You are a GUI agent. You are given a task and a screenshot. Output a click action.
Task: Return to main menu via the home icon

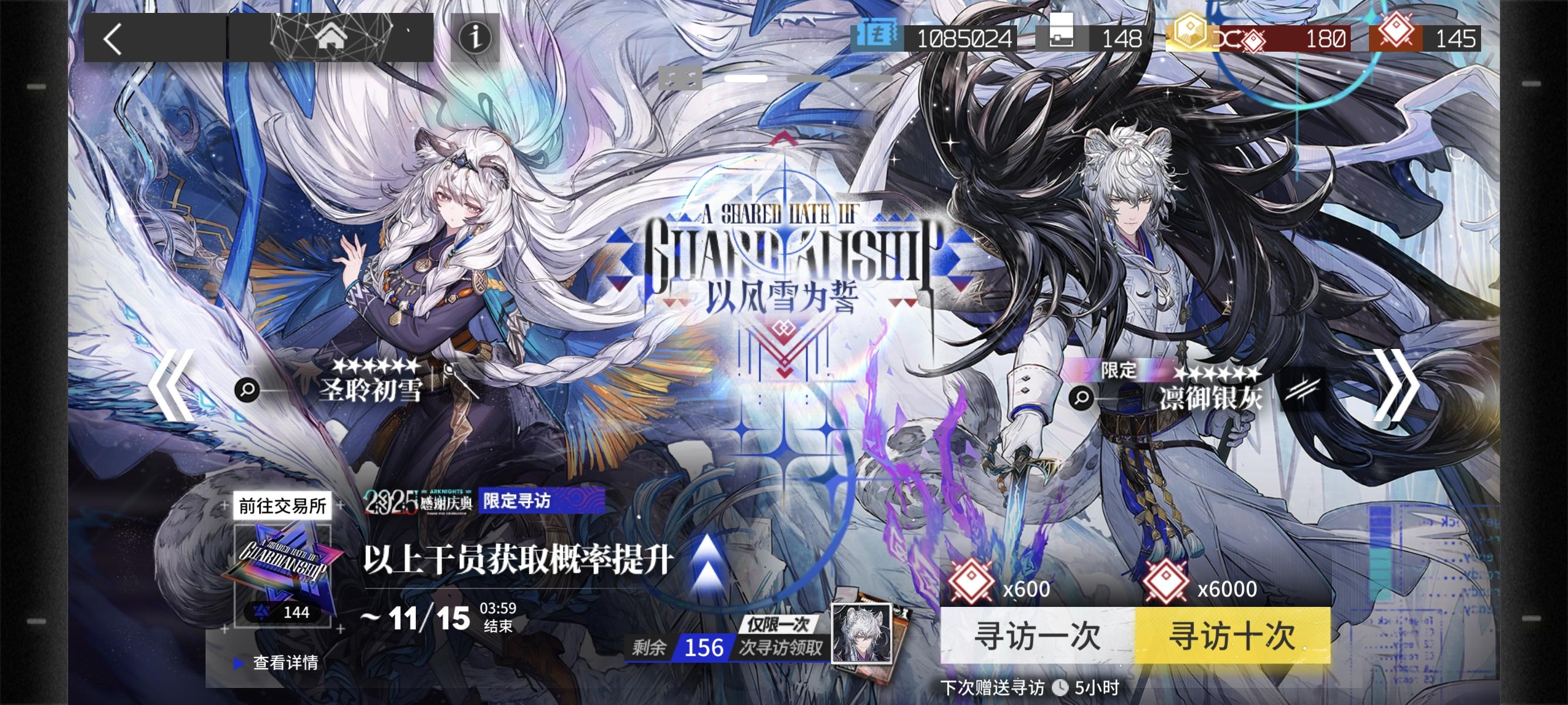332,36
